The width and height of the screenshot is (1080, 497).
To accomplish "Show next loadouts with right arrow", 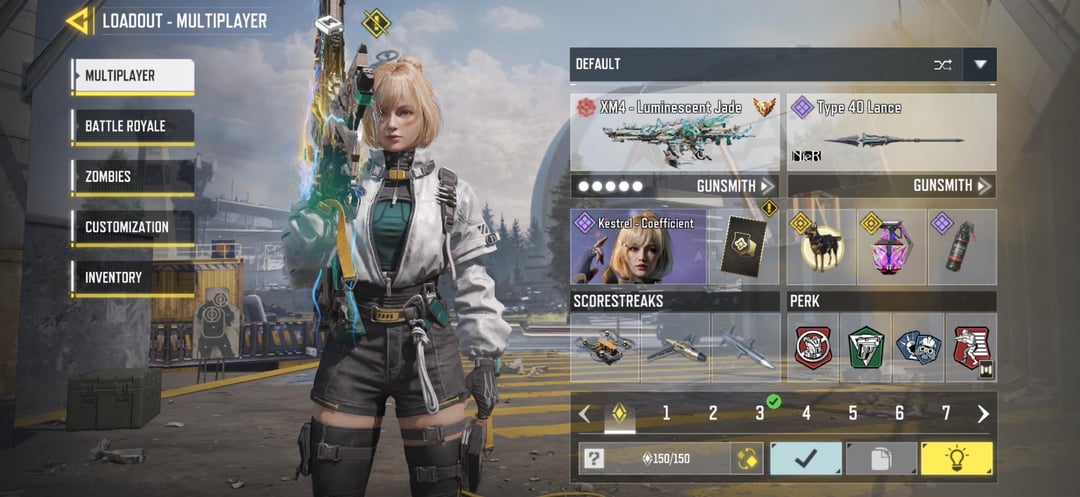I will 983,413.
